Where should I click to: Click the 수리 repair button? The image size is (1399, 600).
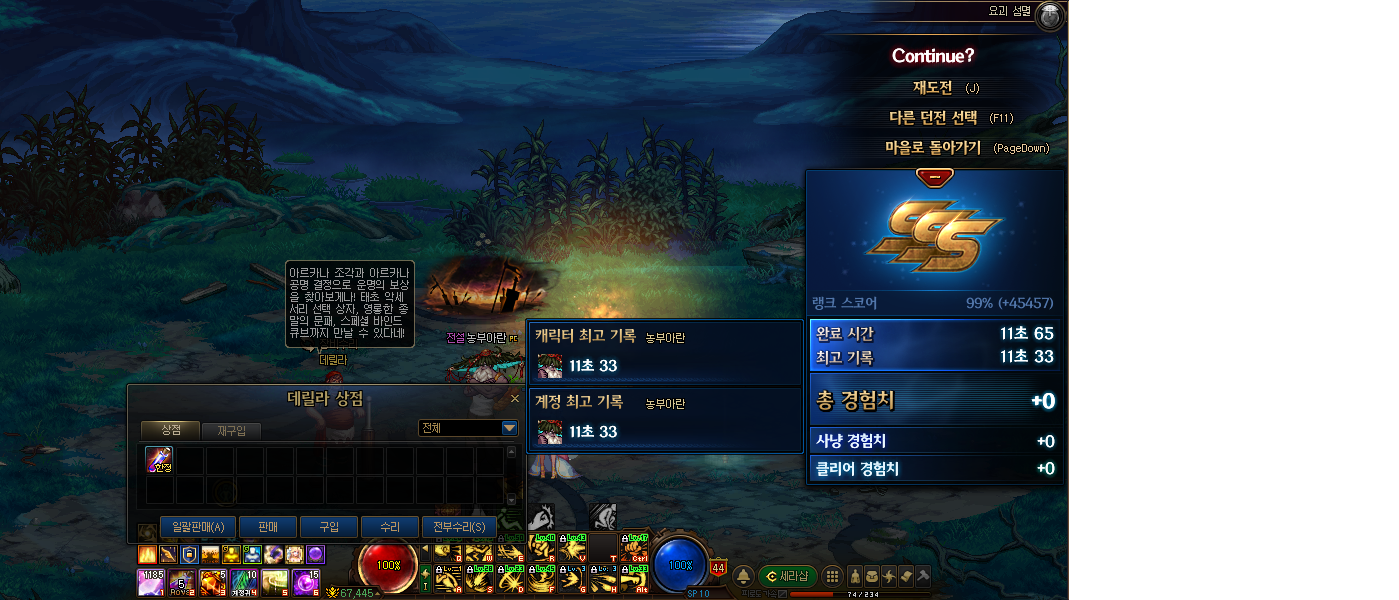coord(389,527)
